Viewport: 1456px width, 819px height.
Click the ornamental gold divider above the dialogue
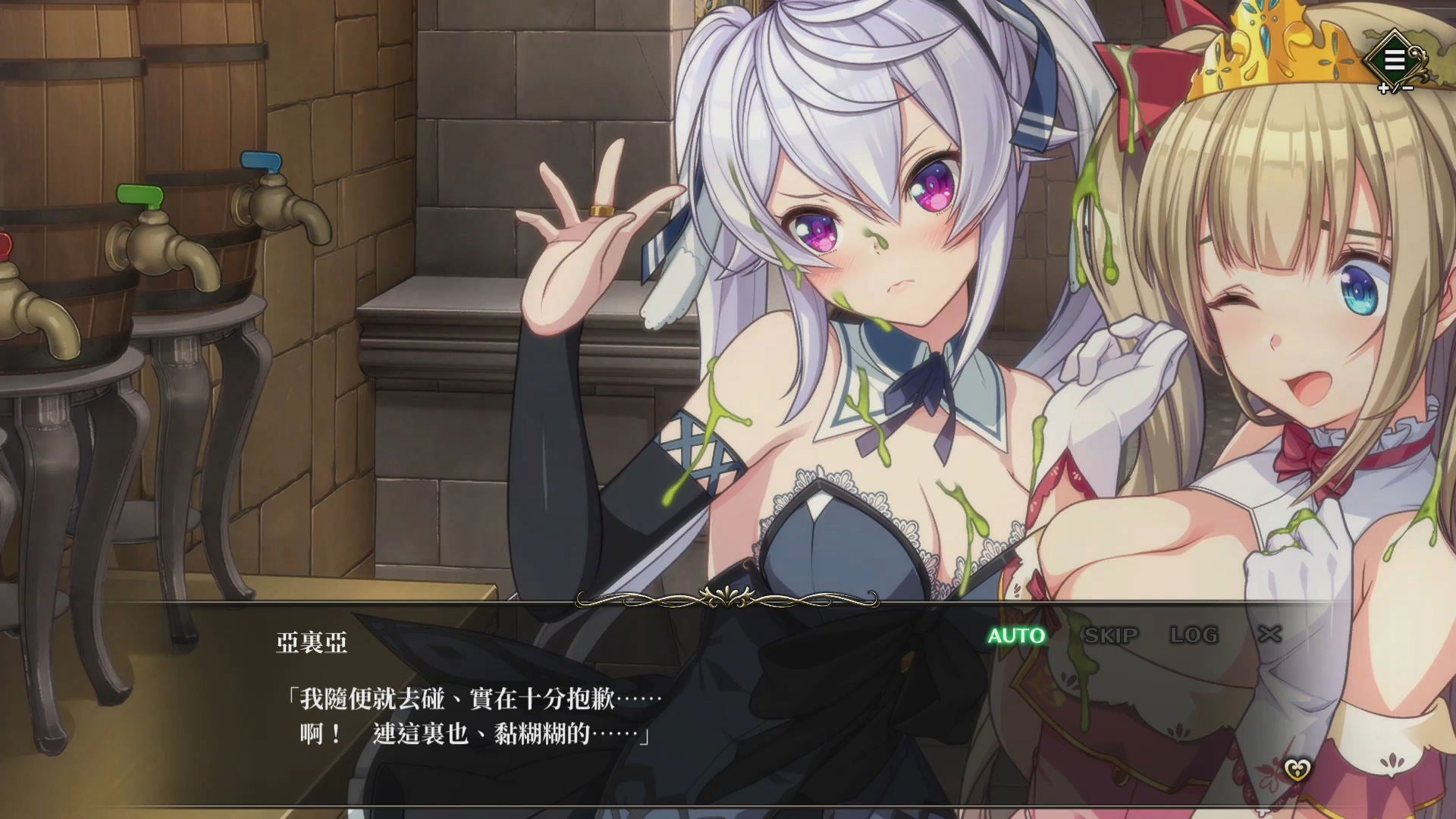coord(728,599)
